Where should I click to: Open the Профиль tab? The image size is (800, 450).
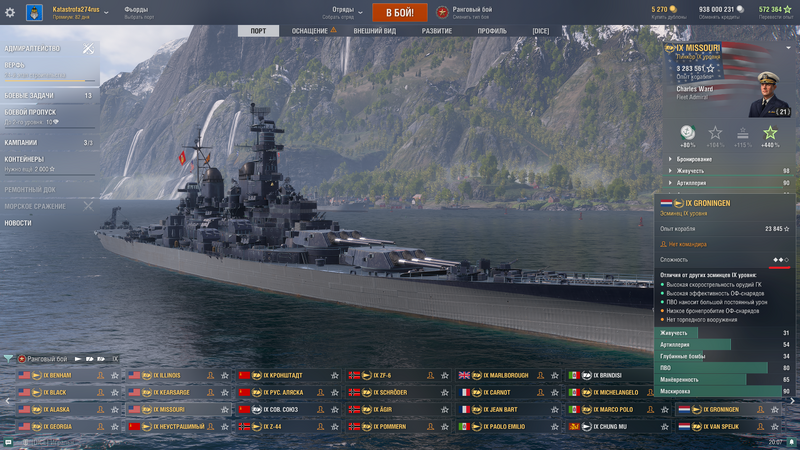pyautogui.click(x=492, y=31)
